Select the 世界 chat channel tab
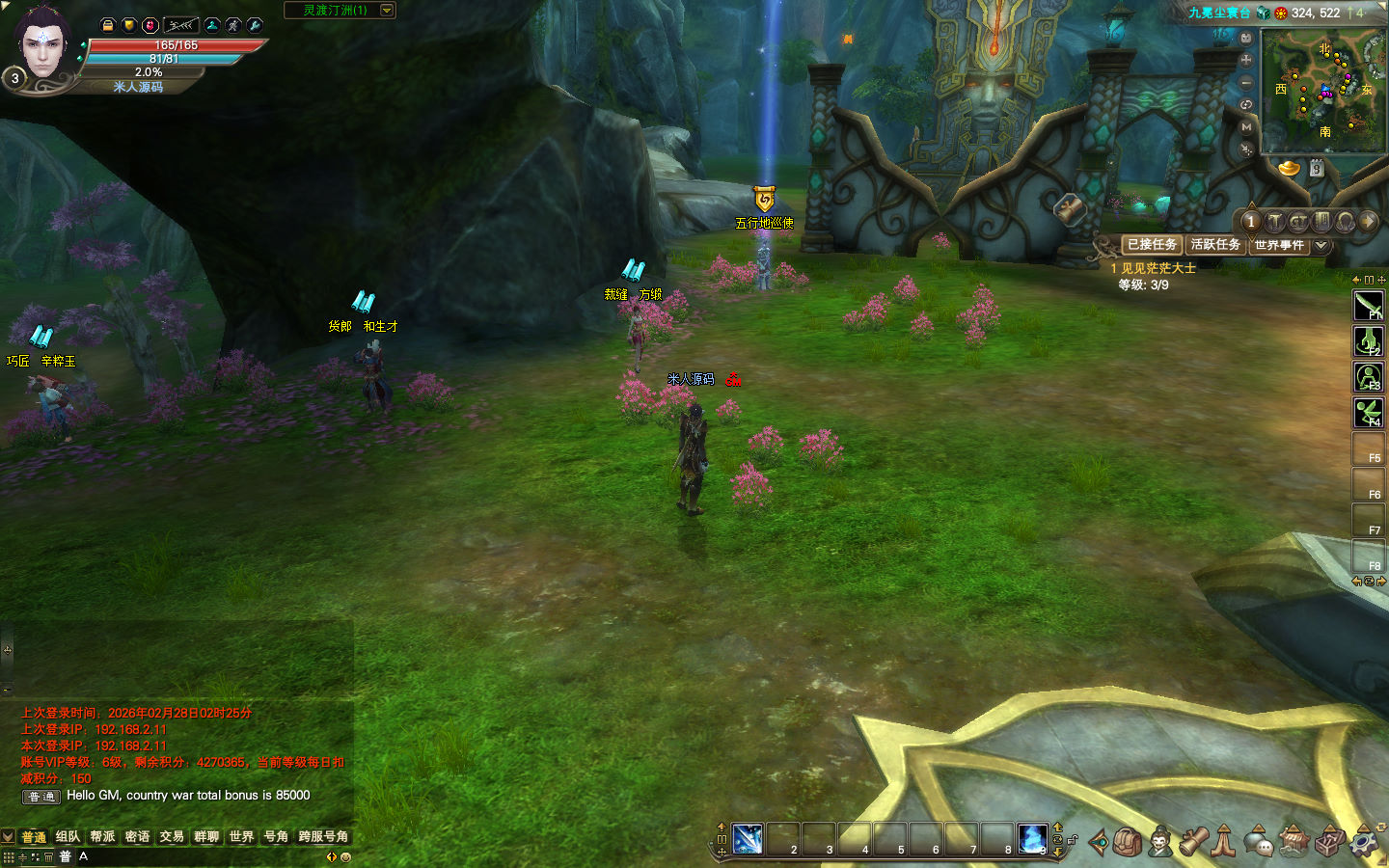The height and width of the screenshot is (868, 1389). [x=241, y=836]
